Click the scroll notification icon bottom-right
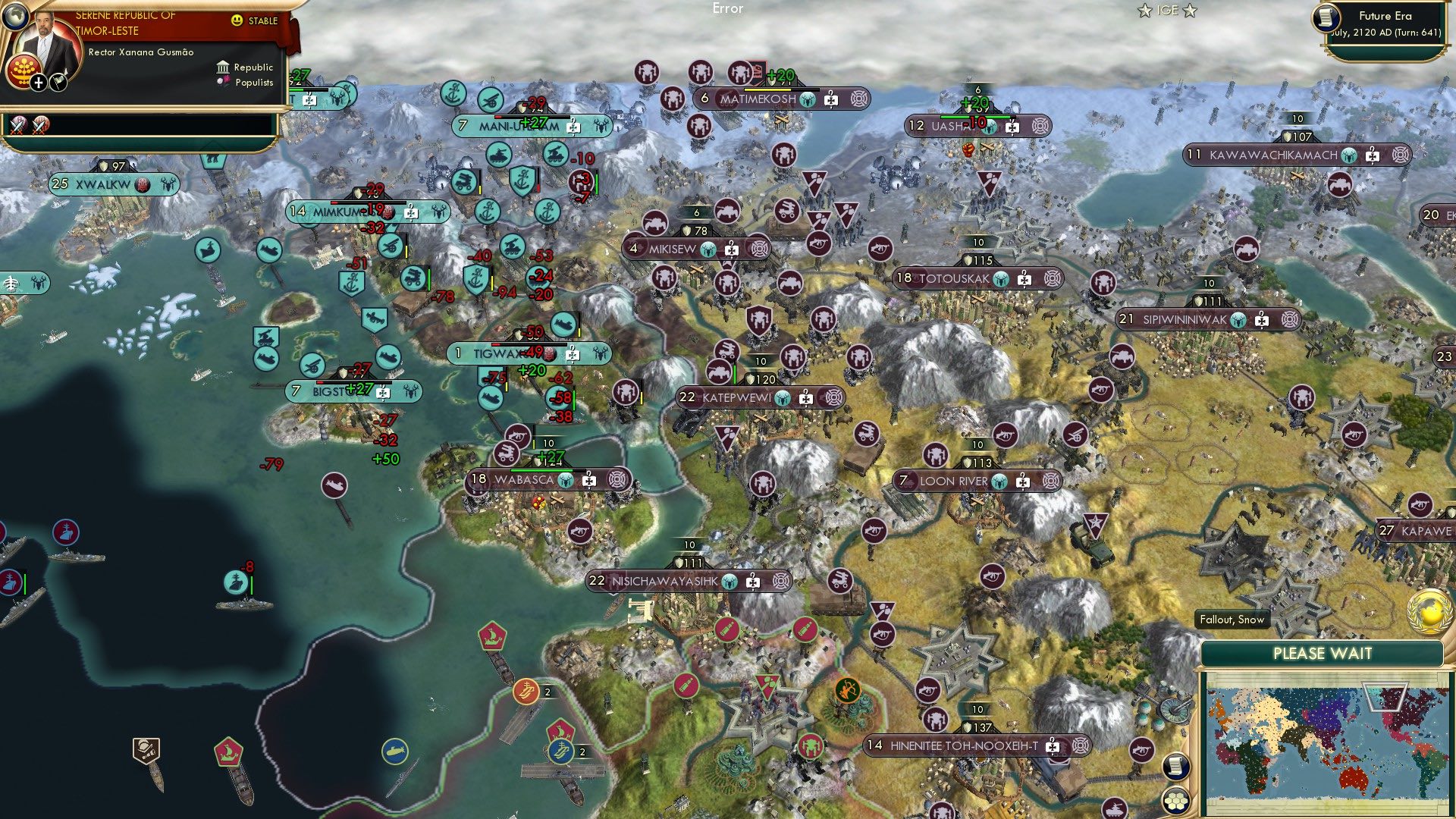This screenshot has width=1456, height=819. coord(1176,767)
